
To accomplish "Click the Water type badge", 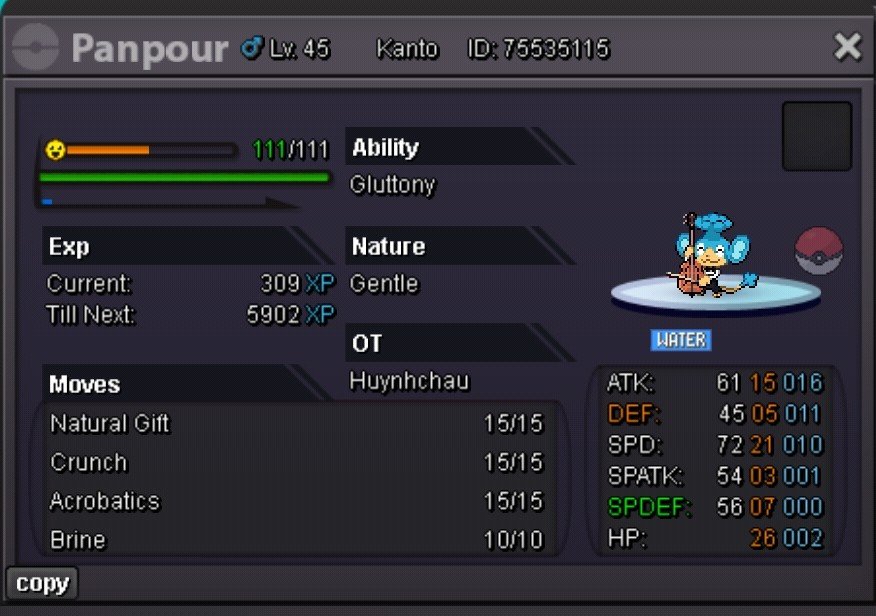I will pyautogui.click(x=681, y=340).
